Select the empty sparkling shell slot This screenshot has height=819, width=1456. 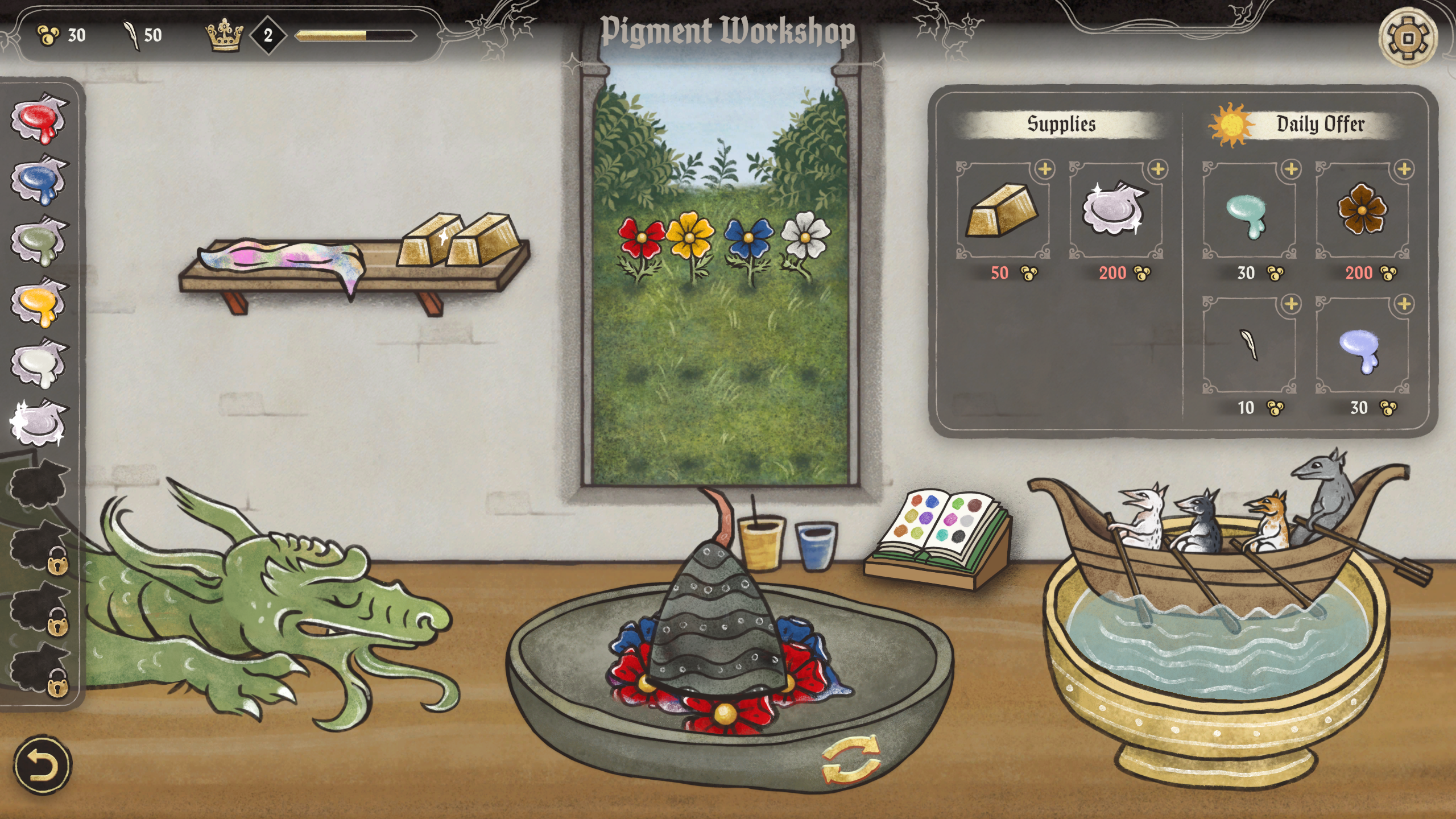tap(39, 424)
